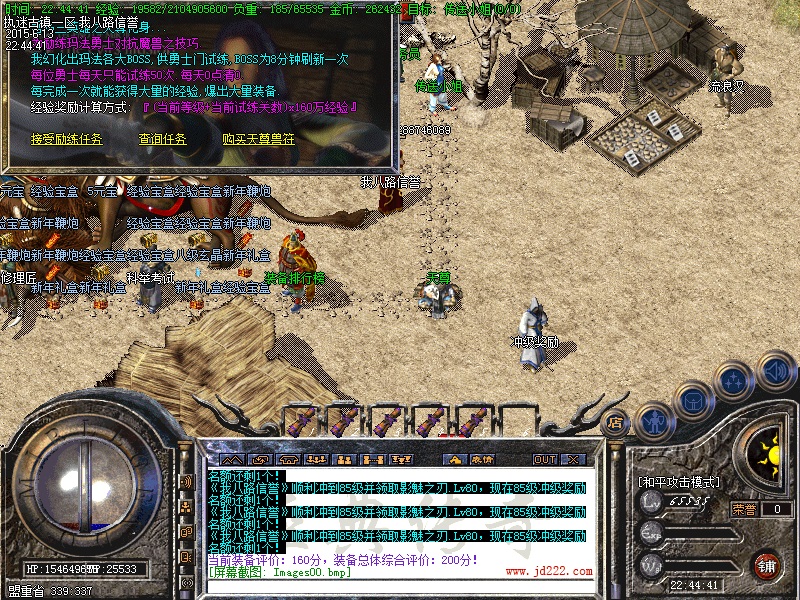Click the red 铺 stall button
800x600 pixels.
pyautogui.click(x=767, y=565)
